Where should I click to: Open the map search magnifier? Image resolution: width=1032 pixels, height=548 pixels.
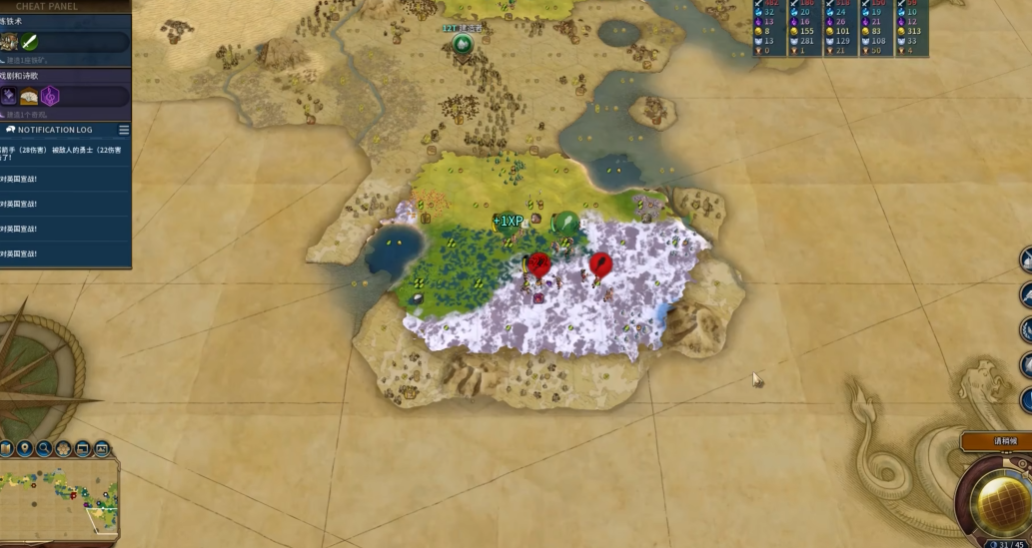point(44,449)
